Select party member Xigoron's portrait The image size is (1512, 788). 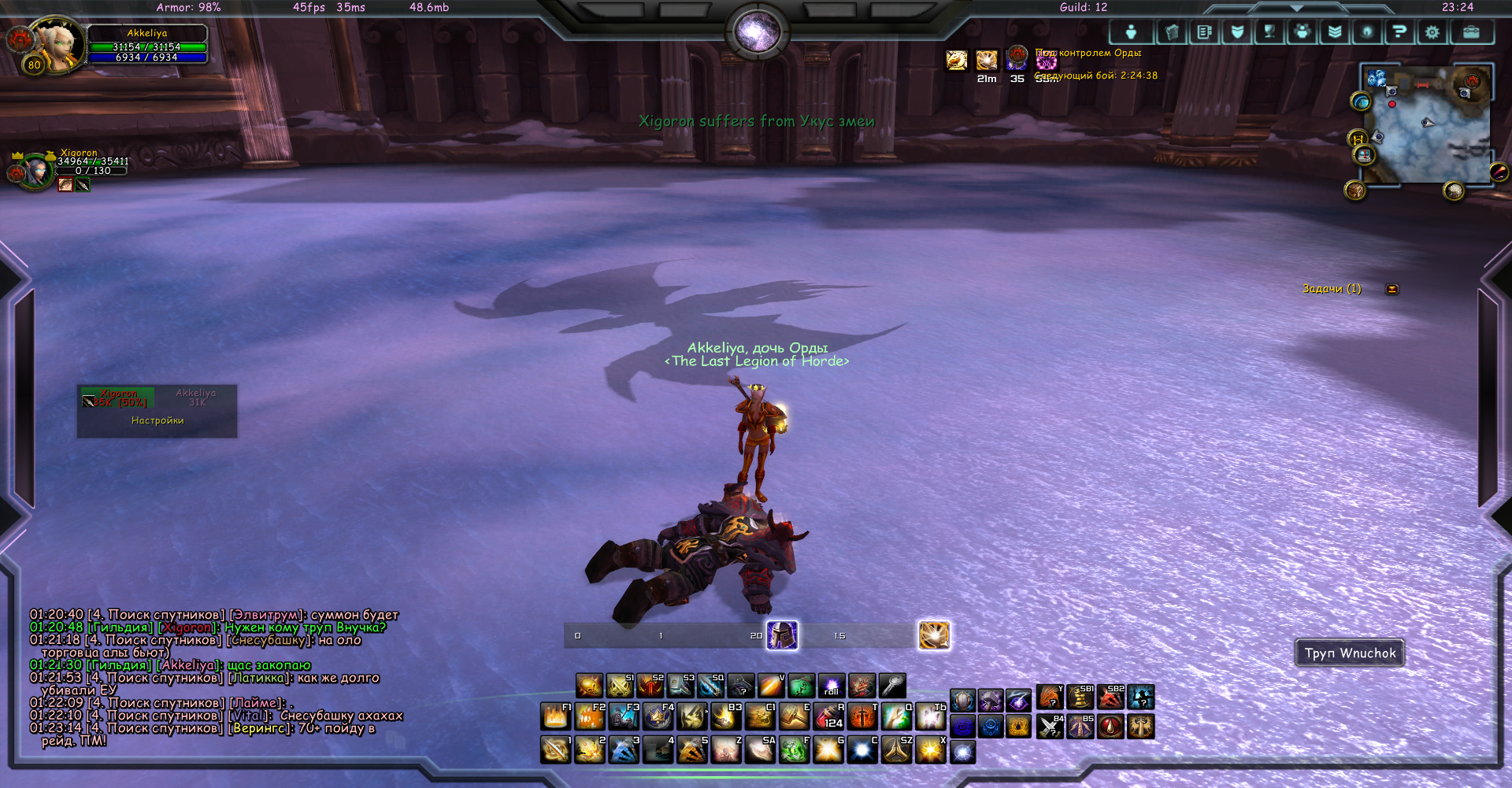tap(35, 171)
